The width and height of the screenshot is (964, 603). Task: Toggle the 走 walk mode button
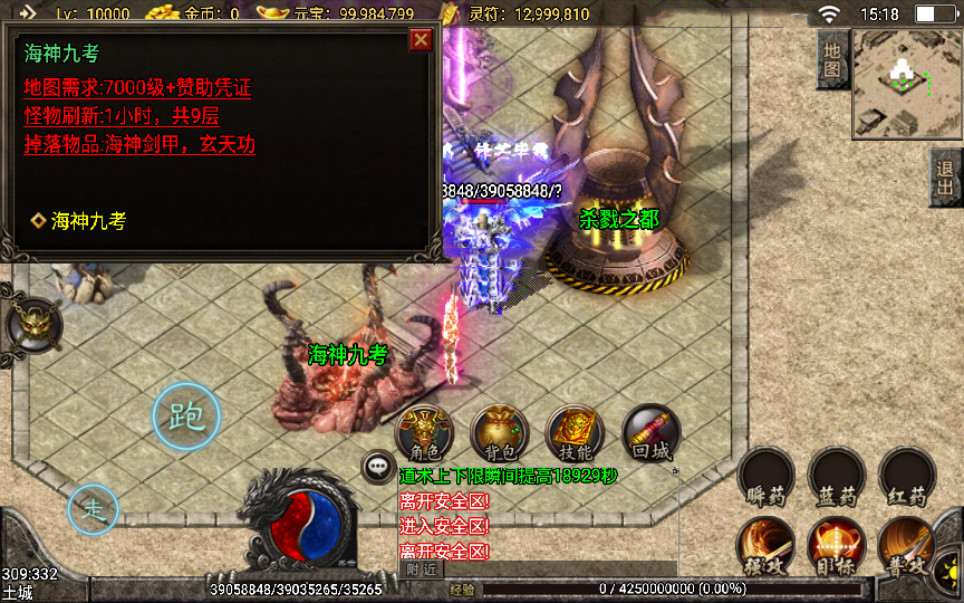click(x=93, y=509)
